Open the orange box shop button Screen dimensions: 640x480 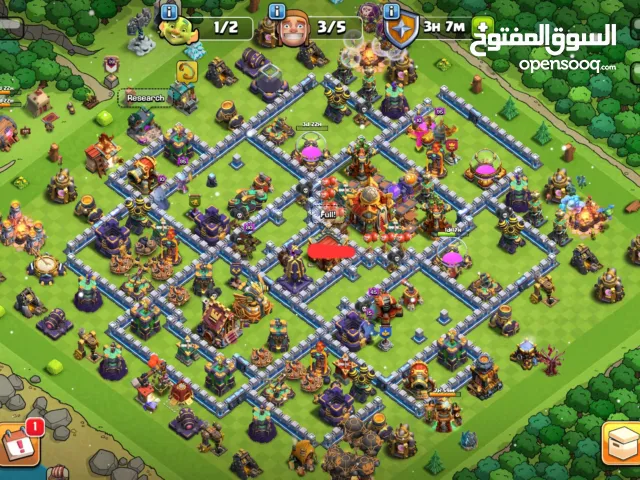click(620, 444)
